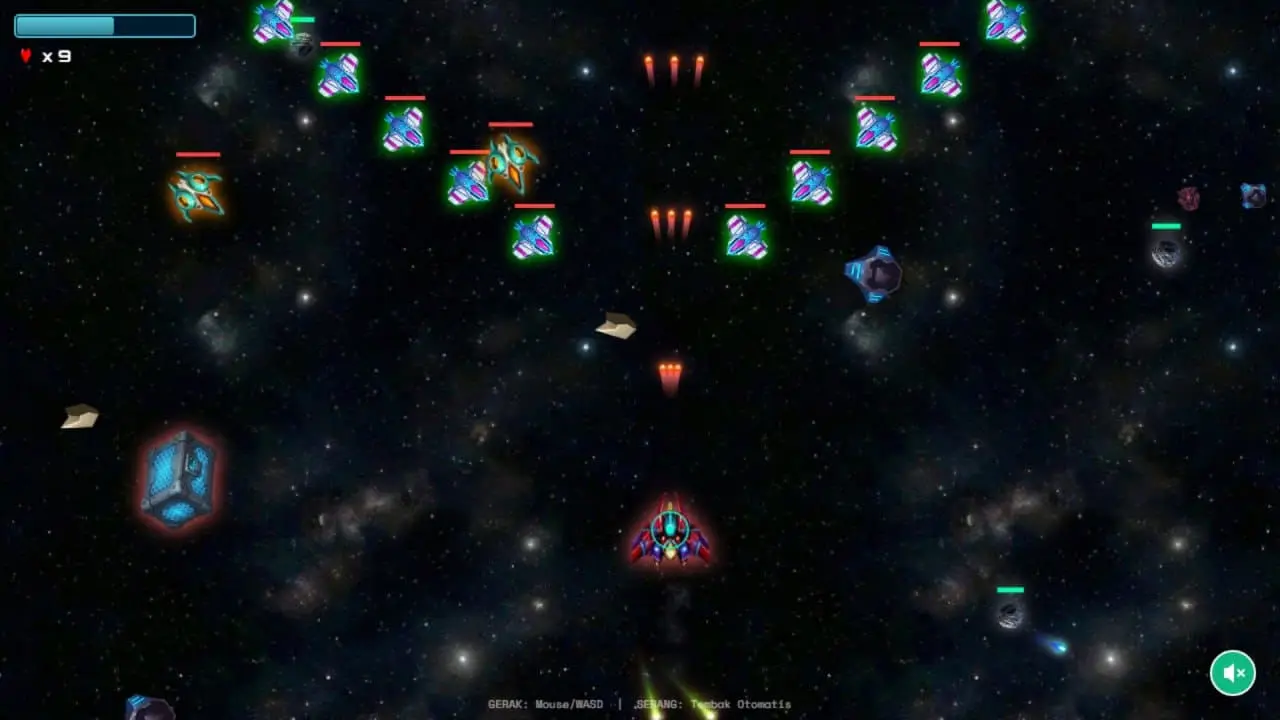
Task: Click the SERANG: Tembak Otomatis label
Action: click(x=714, y=704)
